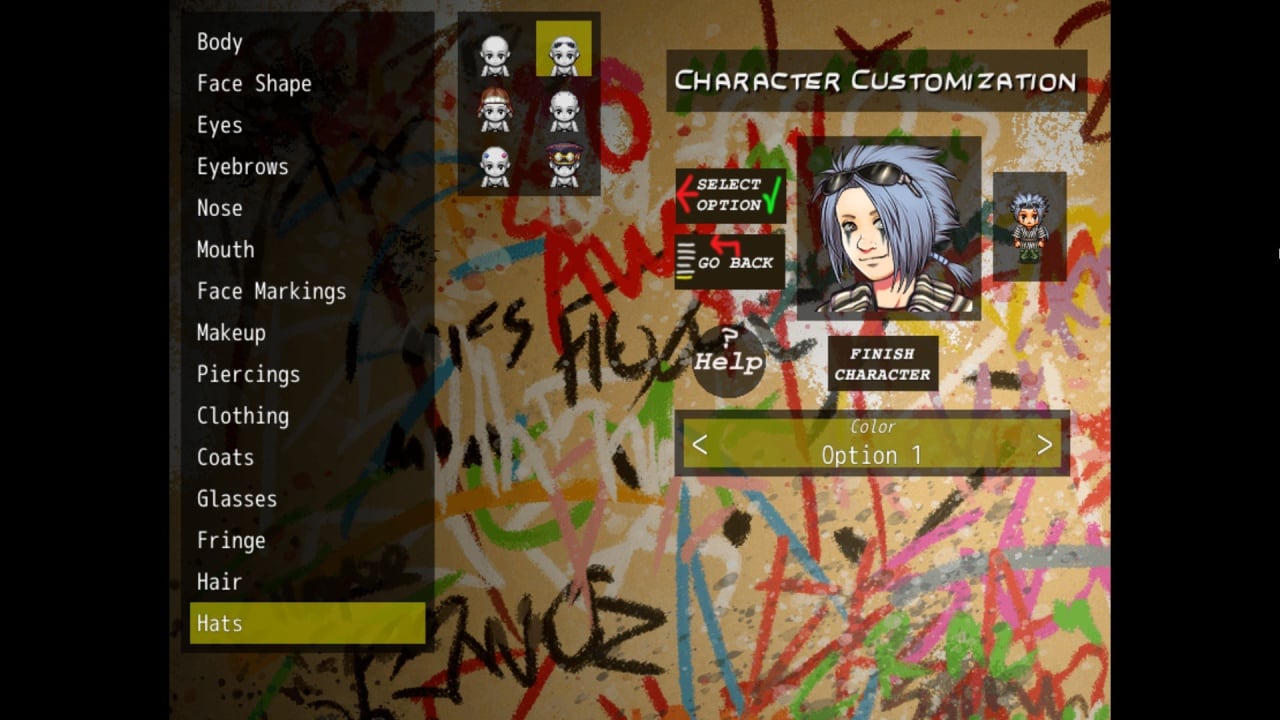This screenshot has width=1280, height=720.
Task: Choose the Eyes category
Action: pyautogui.click(x=220, y=125)
